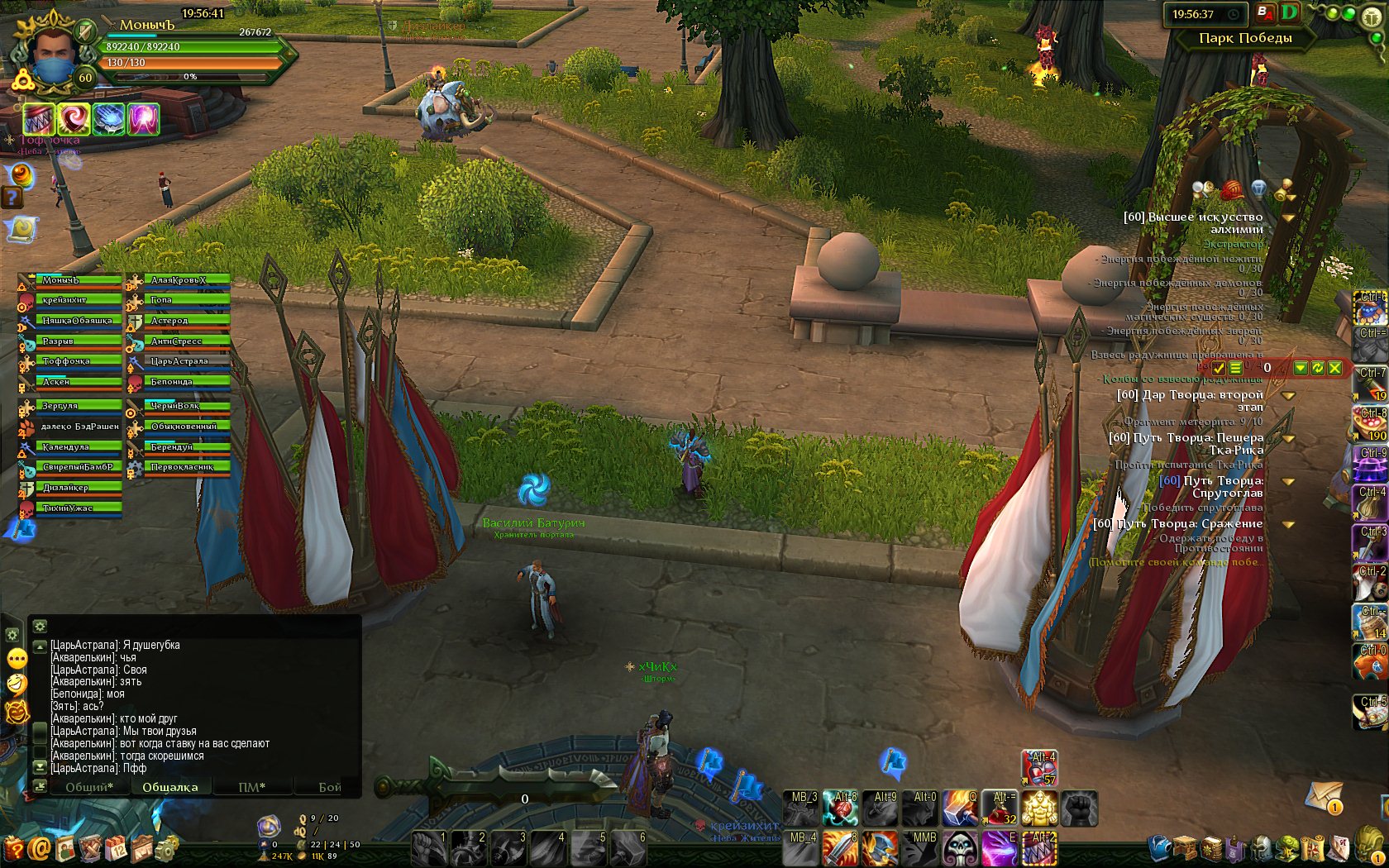Open the orange question mark help book

(x=14, y=849)
